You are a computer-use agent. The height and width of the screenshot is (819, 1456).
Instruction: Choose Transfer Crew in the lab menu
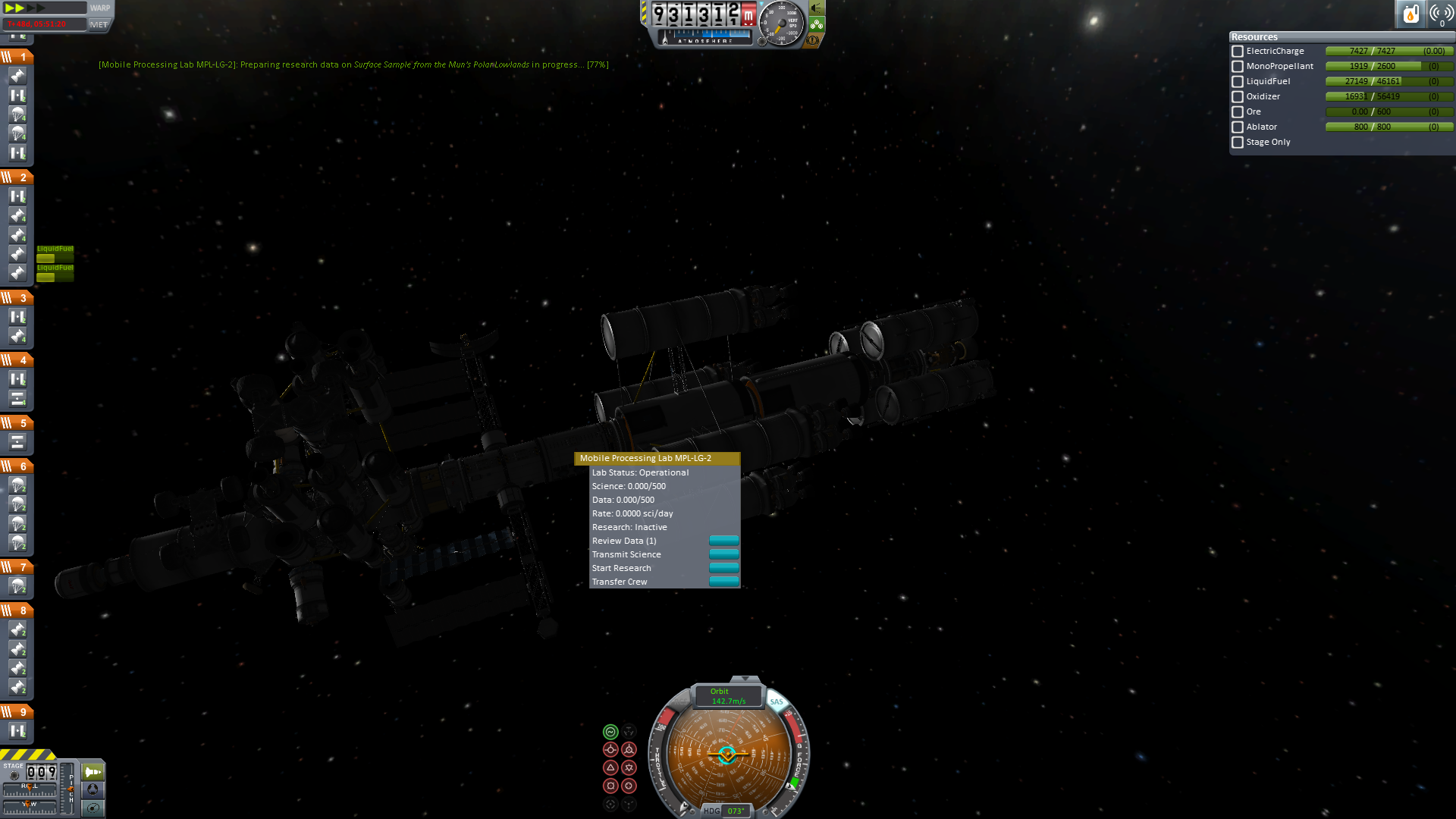click(x=723, y=582)
